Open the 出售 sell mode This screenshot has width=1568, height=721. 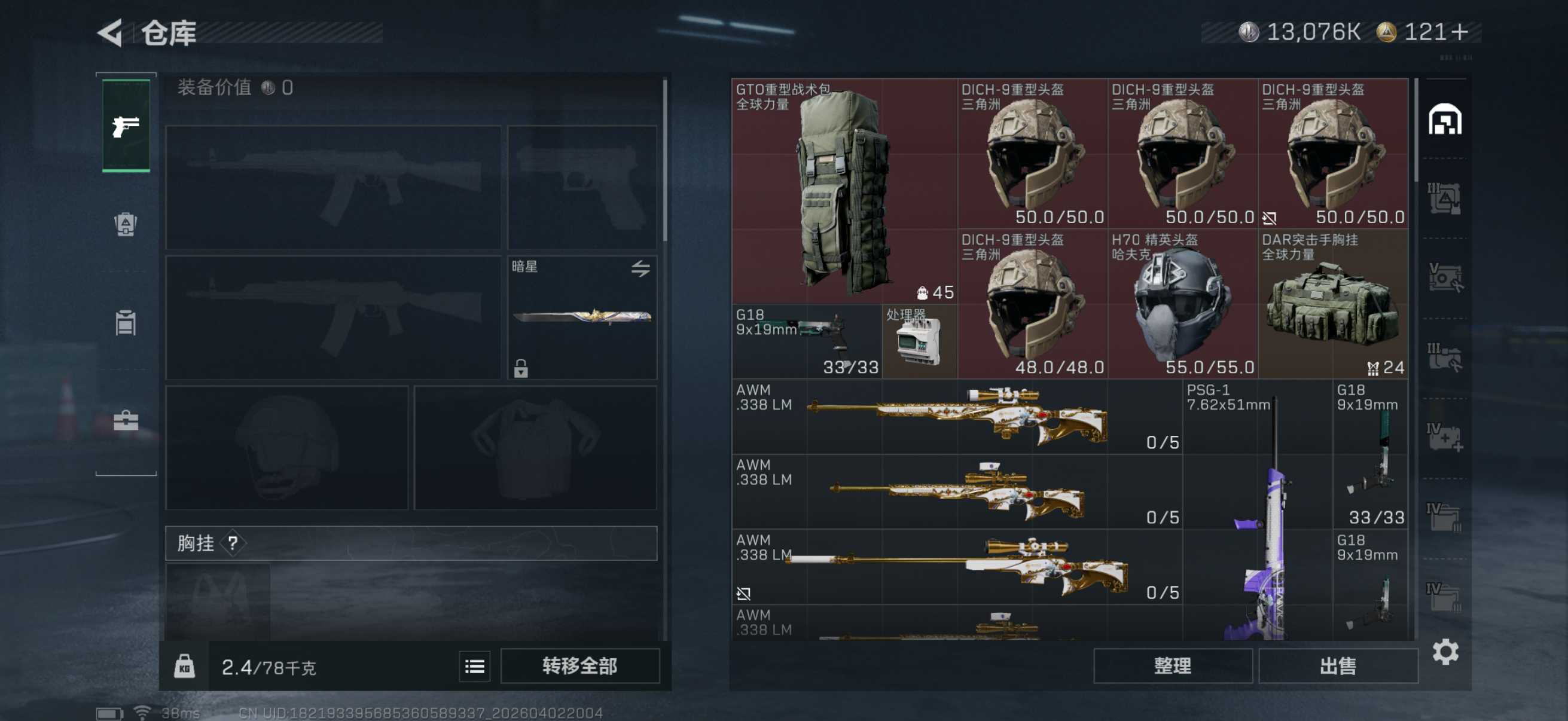tap(1337, 665)
